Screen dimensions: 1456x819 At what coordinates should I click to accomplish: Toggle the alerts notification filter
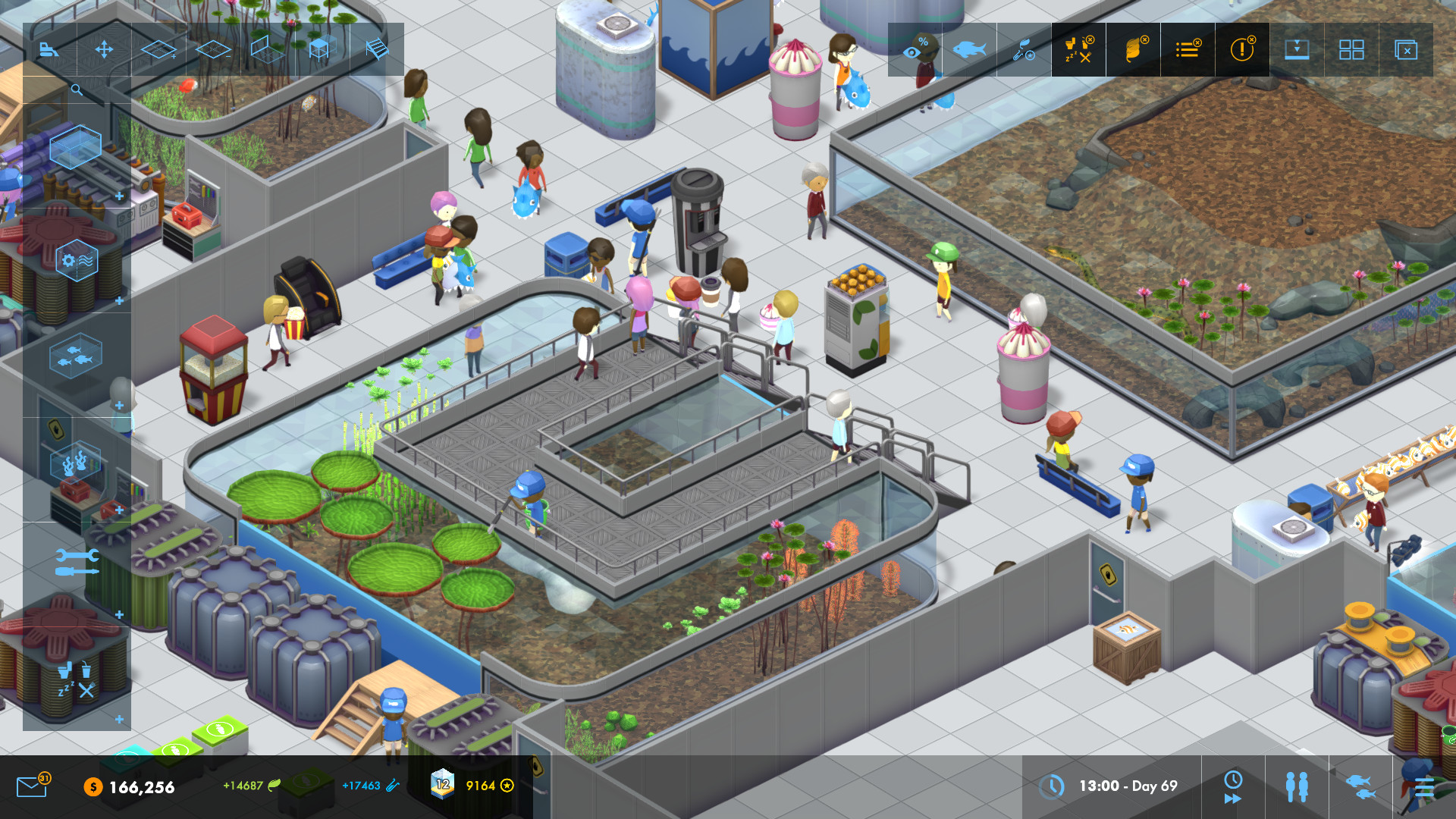pos(1242,49)
